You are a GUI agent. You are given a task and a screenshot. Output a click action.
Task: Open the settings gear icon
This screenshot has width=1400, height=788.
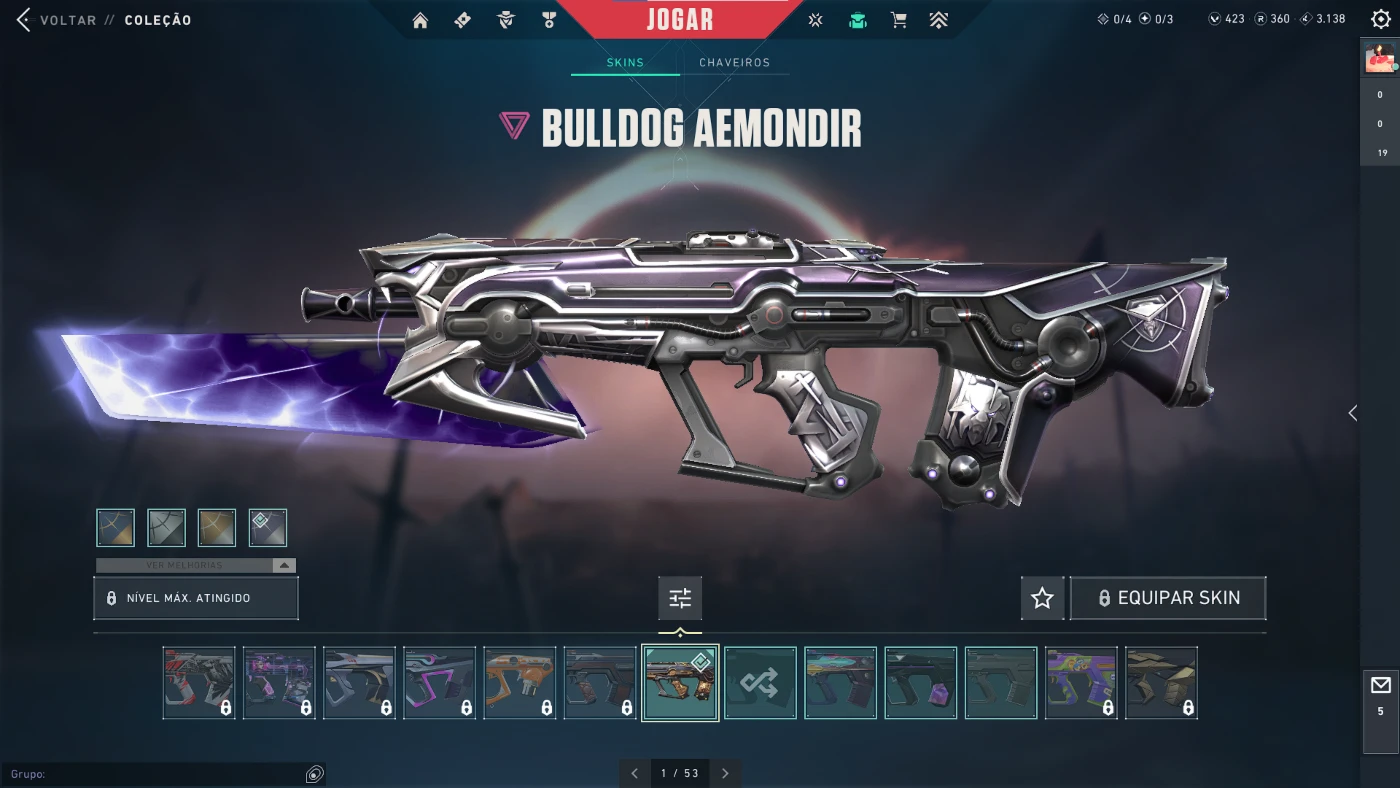click(1380, 19)
